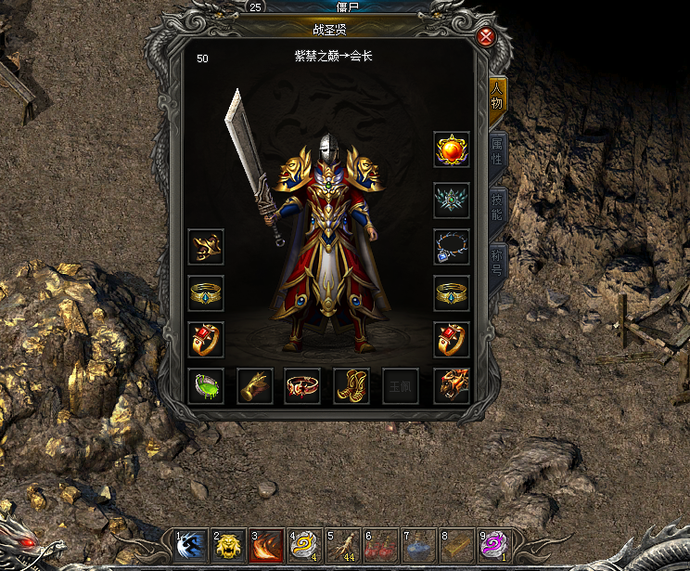Image resolution: width=690 pixels, height=571 pixels.
Task: Select the green poison pouch slot
Action: pyautogui.click(x=206, y=386)
